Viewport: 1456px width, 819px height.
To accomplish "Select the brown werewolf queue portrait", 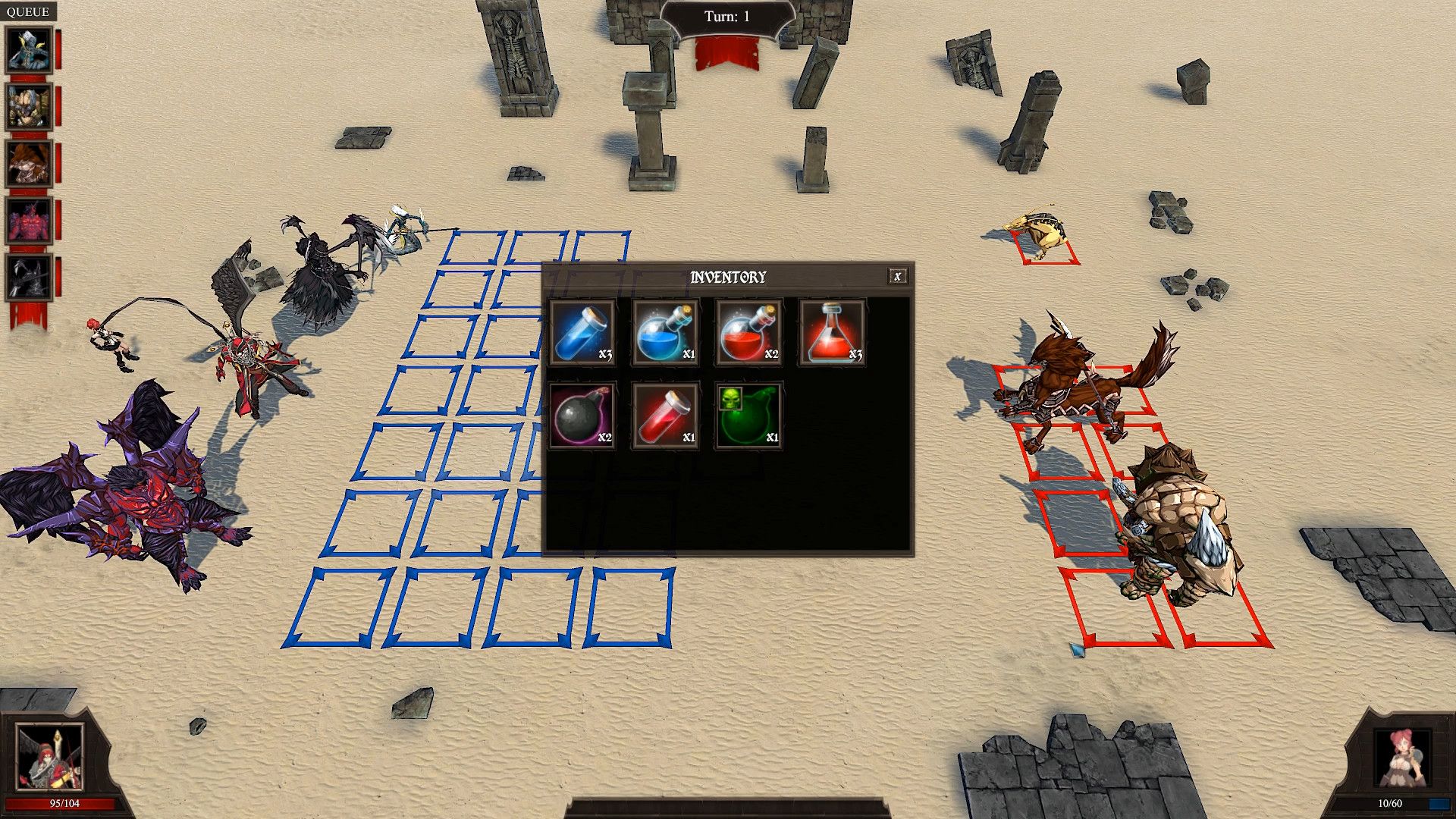I will point(29,164).
